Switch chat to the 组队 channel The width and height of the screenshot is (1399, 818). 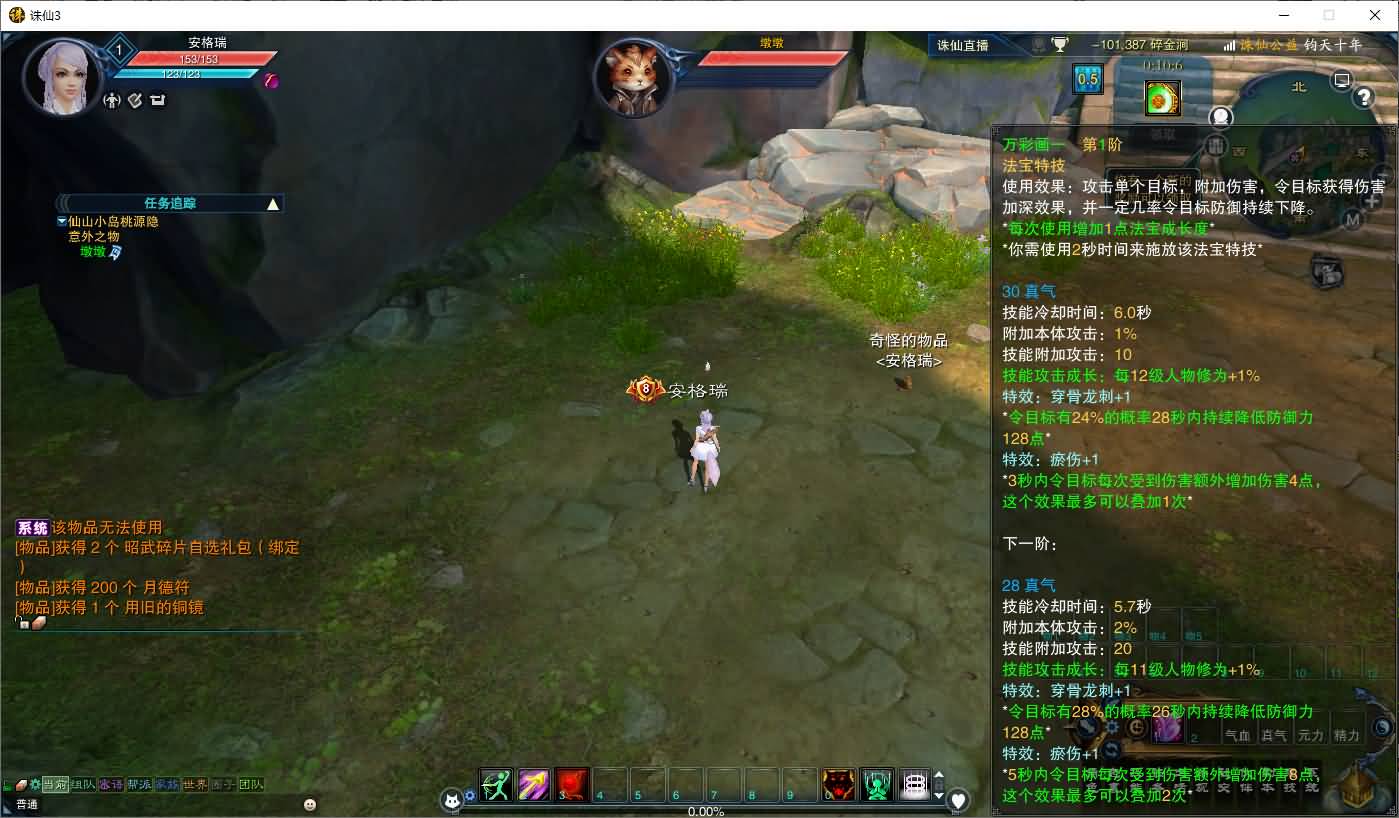[82, 785]
